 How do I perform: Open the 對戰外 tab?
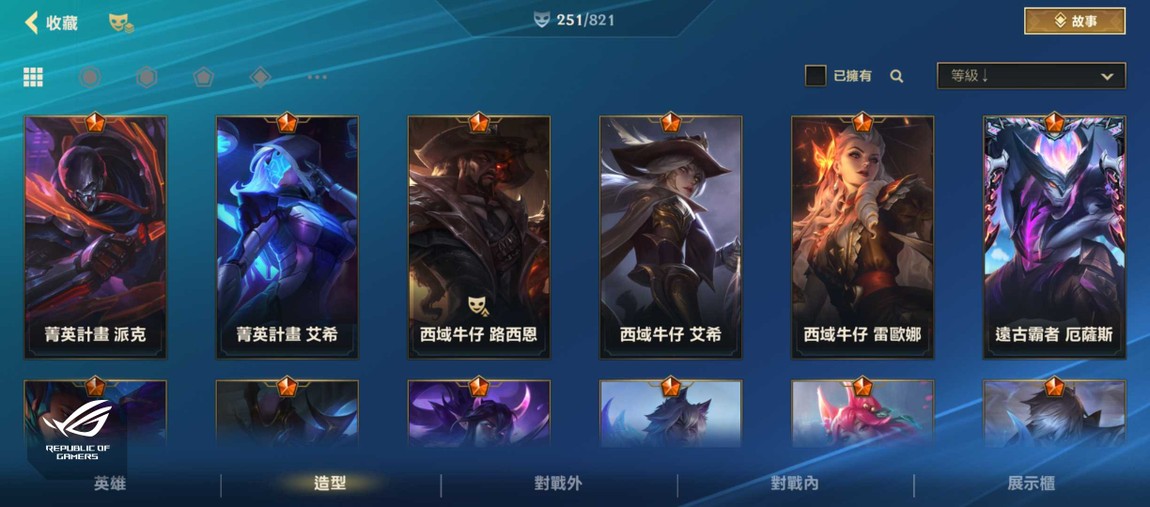pos(558,484)
